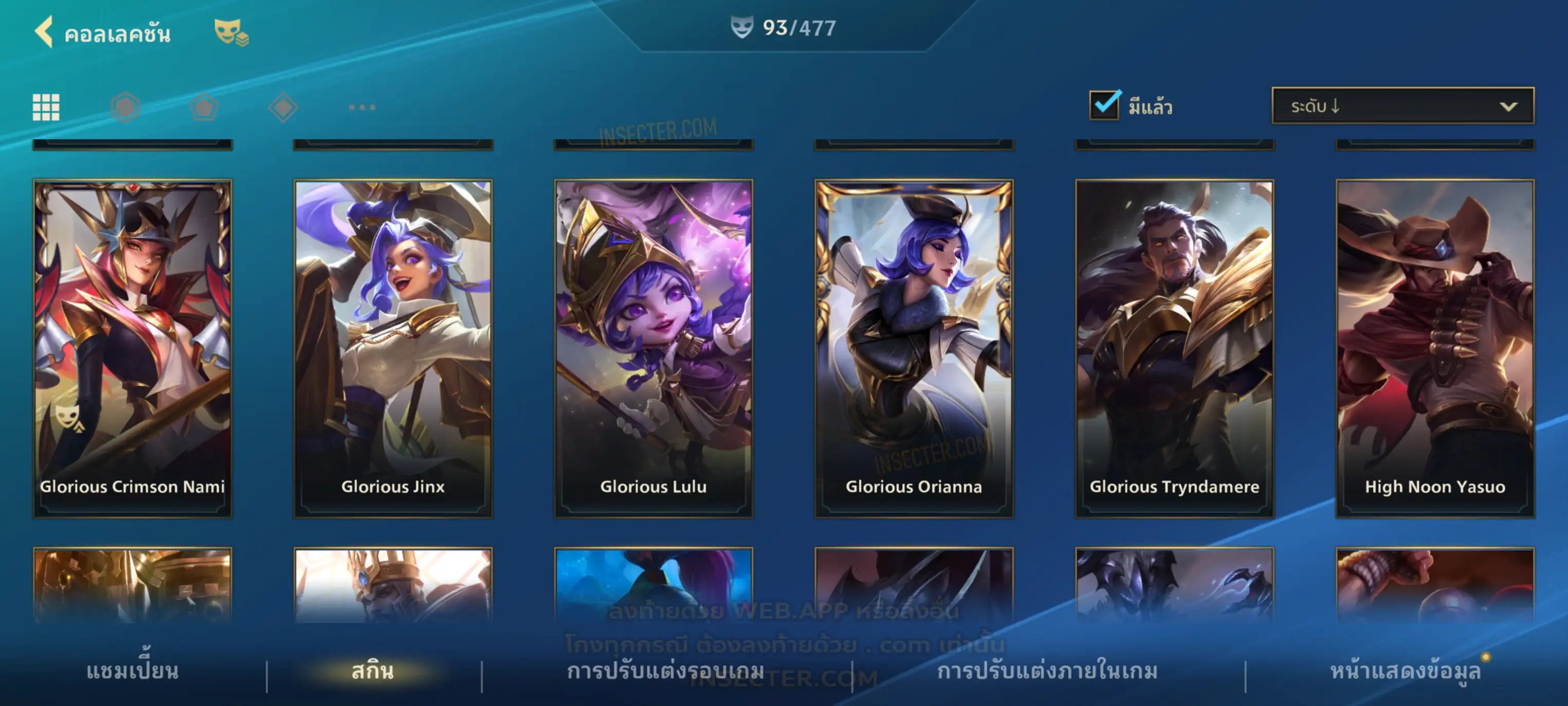1568x706 pixels.
Task: Switch to the สกิน tab
Action: [x=373, y=671]
